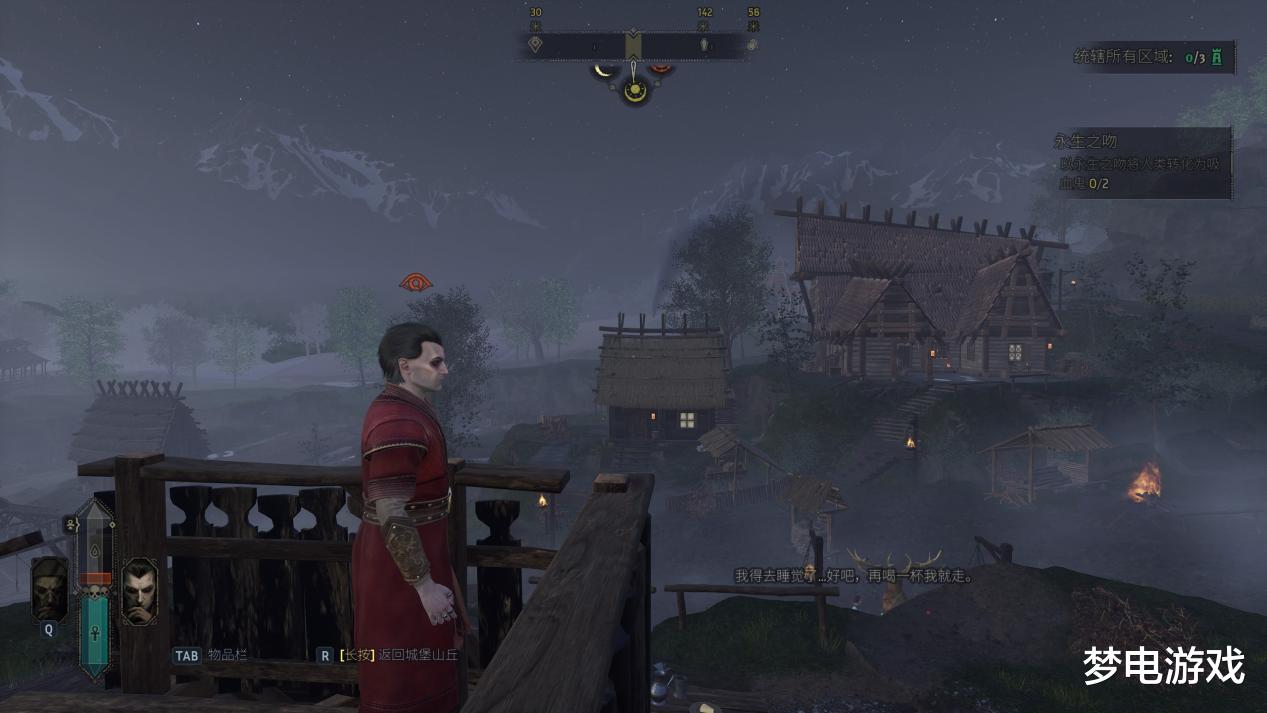Click the compass bar at the top
The image size is (1267, 713).
pos(633,45)
